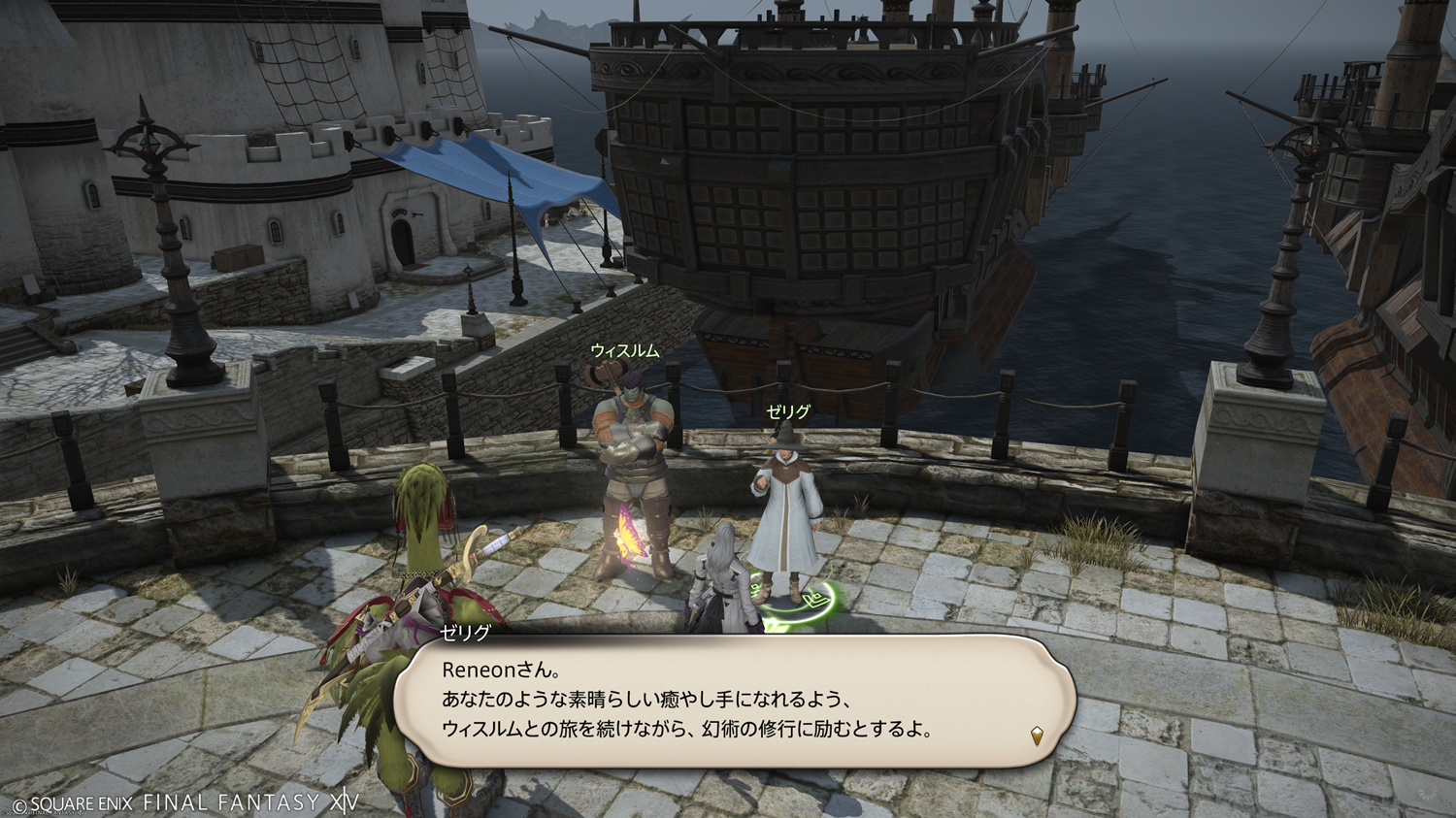
Task: Click Zerig's dialogue speech box to continue
Action: [x=738, y=701]
